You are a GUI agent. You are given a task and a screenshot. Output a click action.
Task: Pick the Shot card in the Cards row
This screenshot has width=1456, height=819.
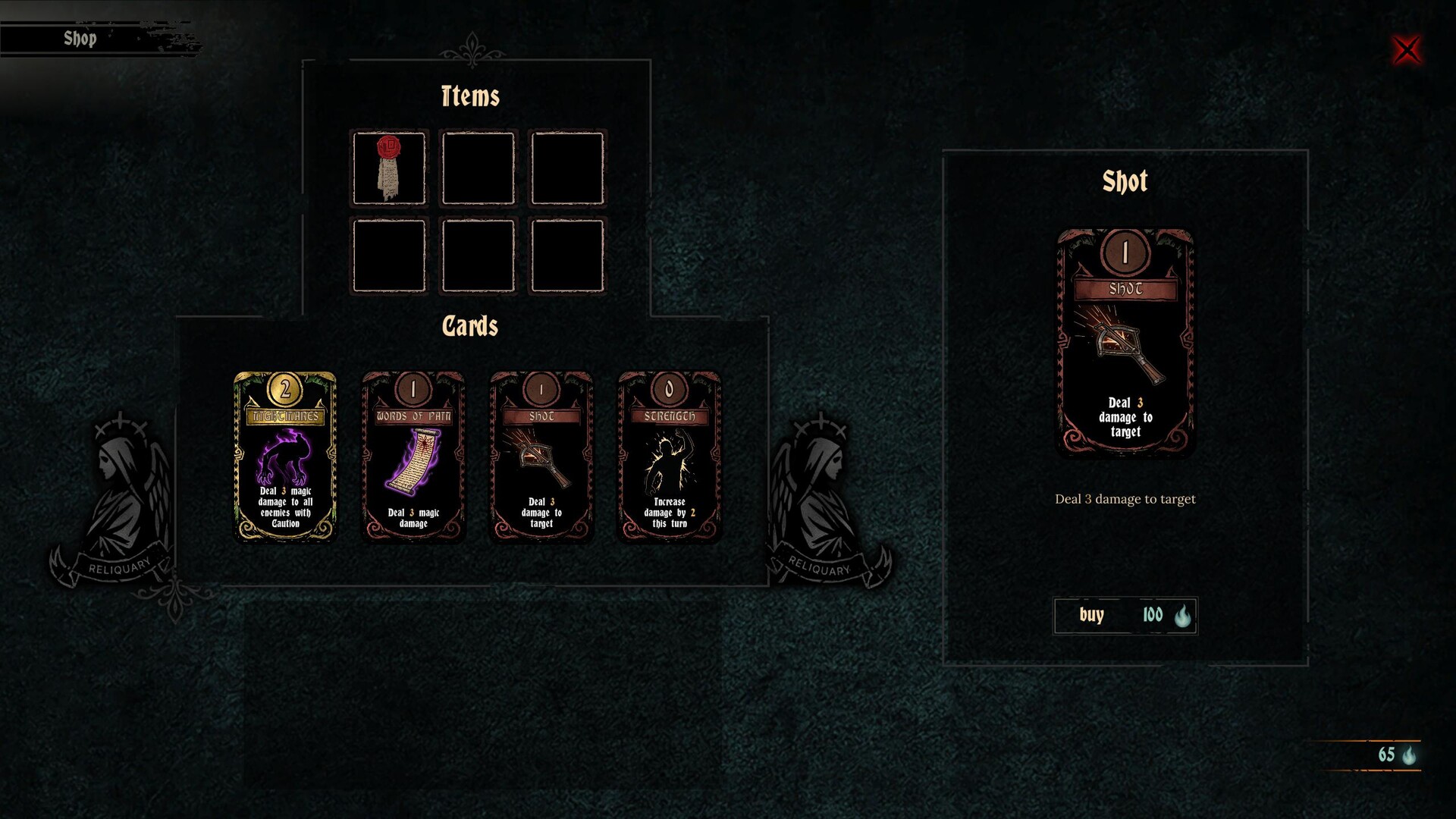pyautogui.click(x=541, y=456)
